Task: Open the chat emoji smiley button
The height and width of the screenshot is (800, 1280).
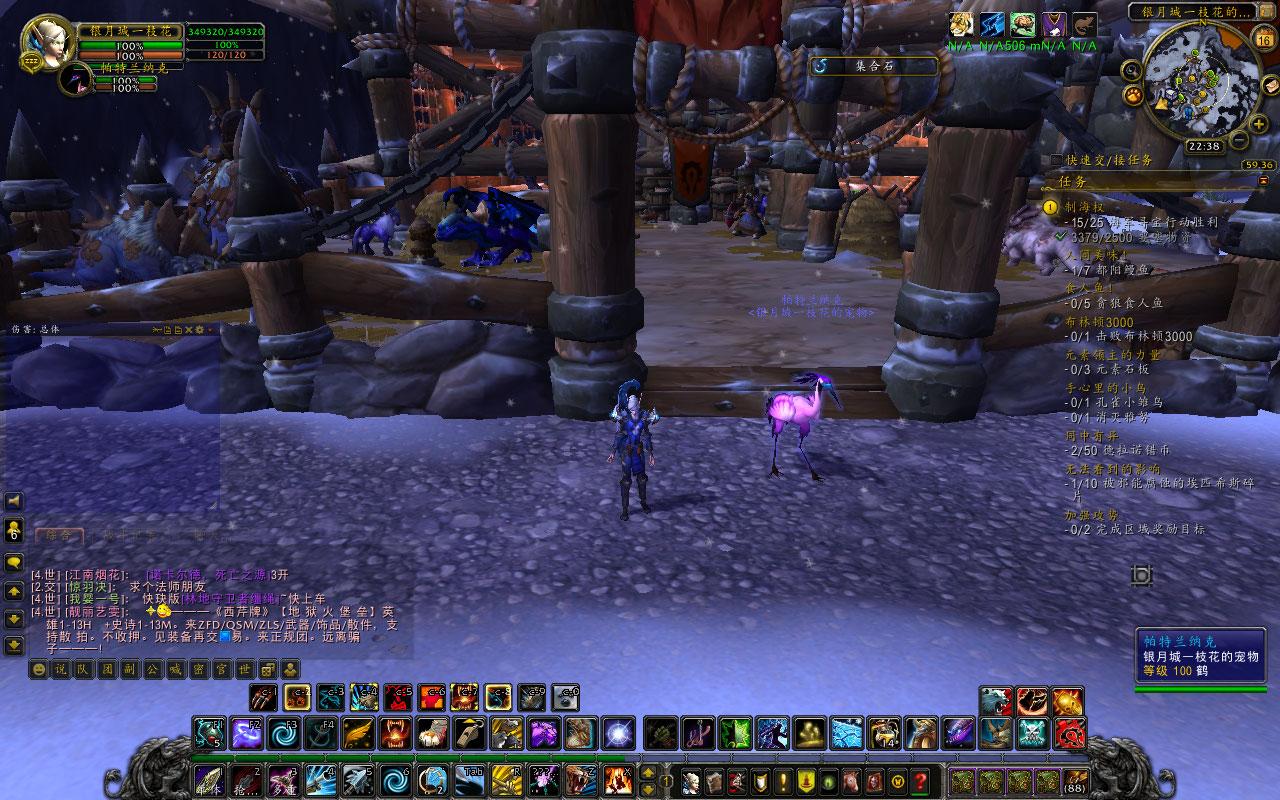Action: (x=38, y=669)
